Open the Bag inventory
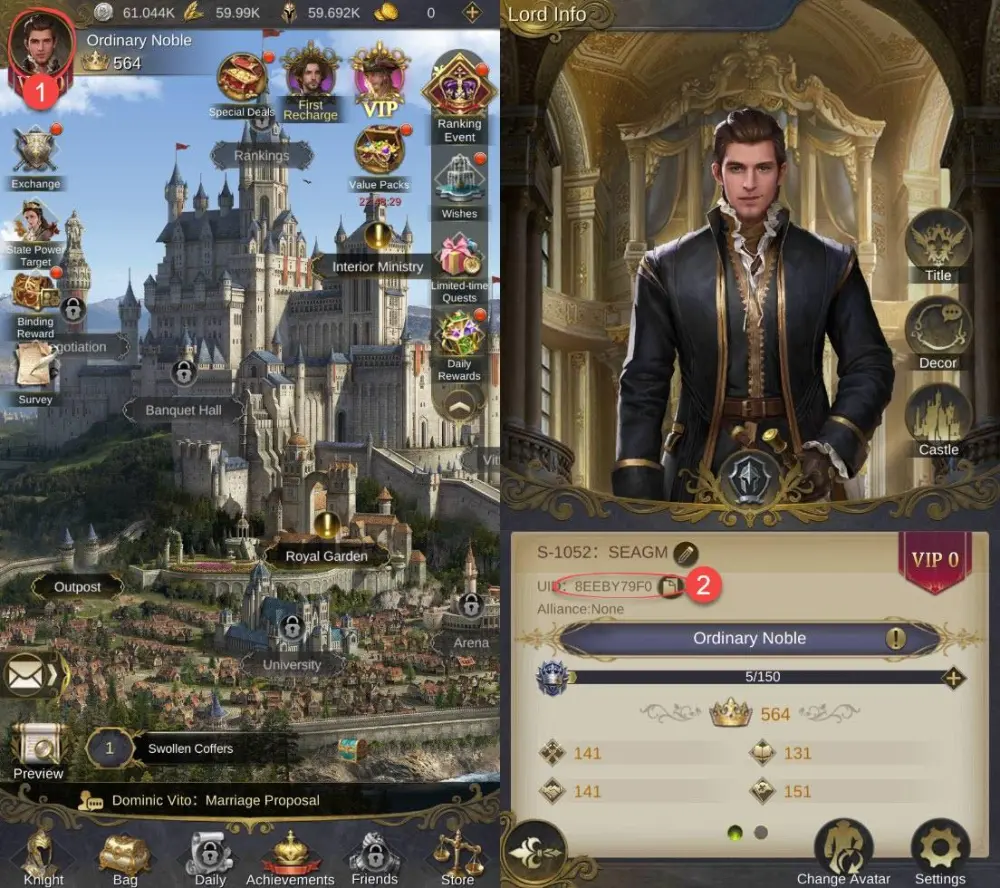Viewport: 1000px width, 888px height. coord(125,855)
